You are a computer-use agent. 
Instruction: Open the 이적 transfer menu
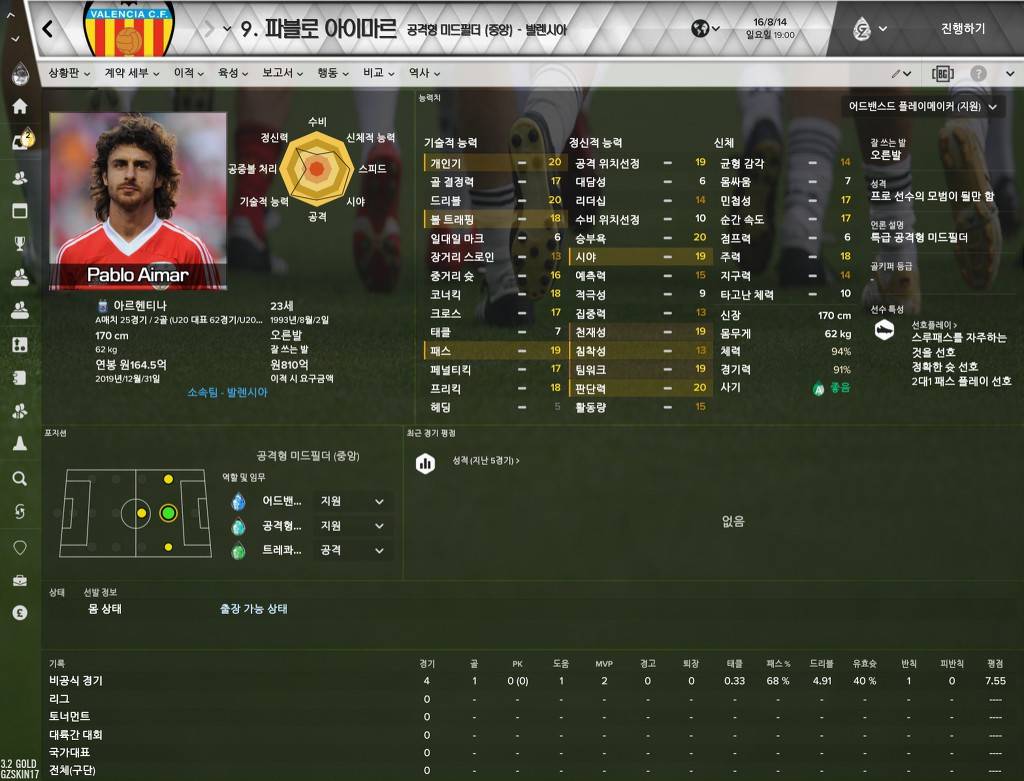pos(188,73)
